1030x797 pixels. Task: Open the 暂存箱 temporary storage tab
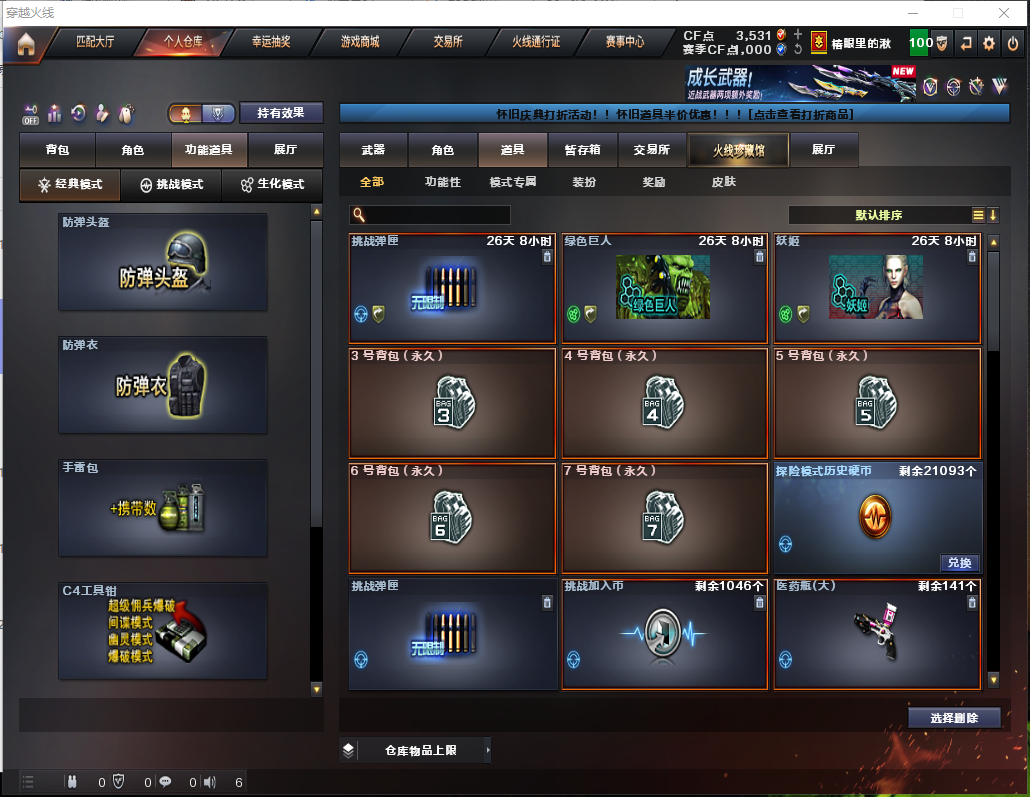[582, 150]
